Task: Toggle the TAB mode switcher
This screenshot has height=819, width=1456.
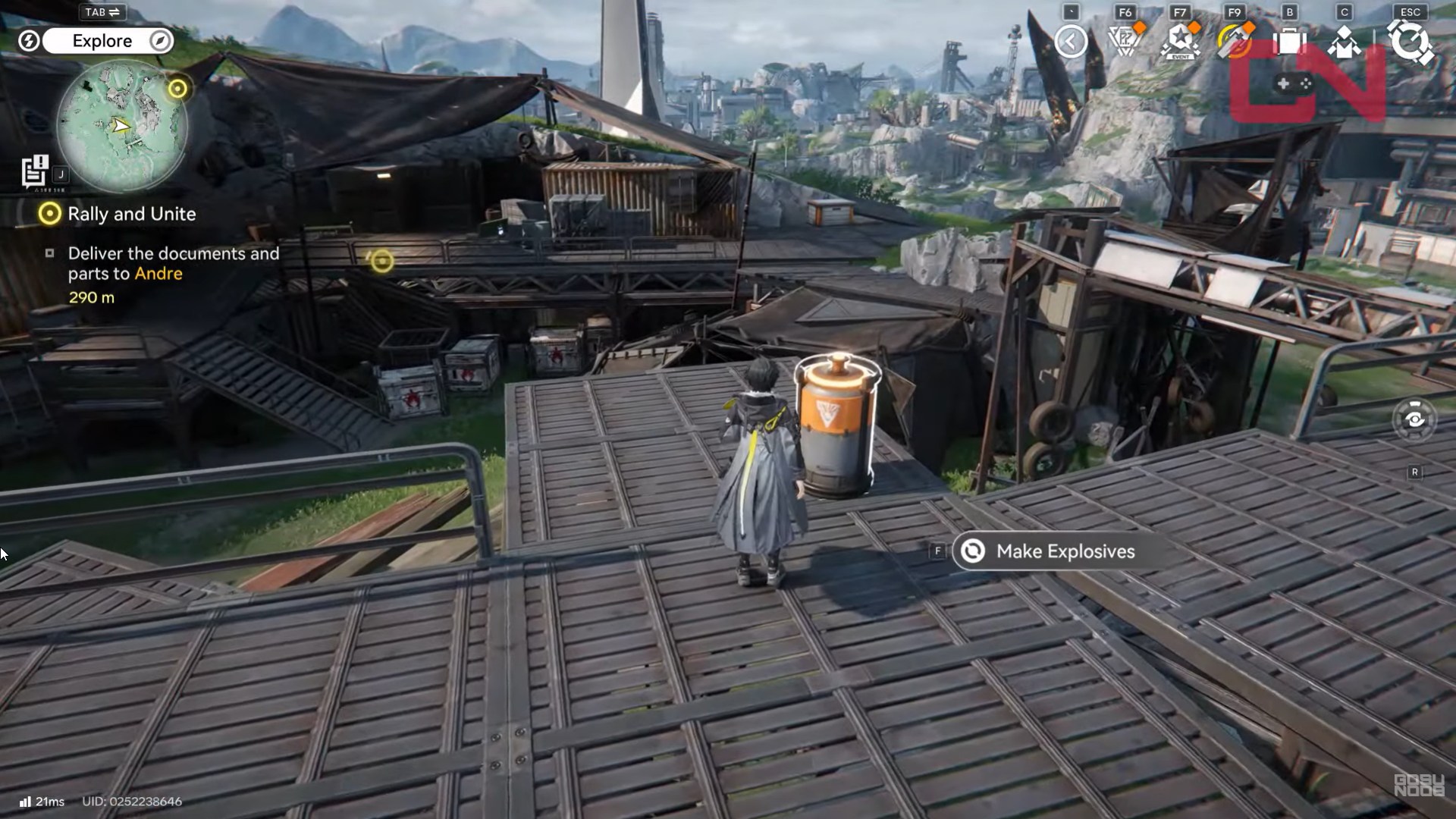Action: [x=102, y=12]
